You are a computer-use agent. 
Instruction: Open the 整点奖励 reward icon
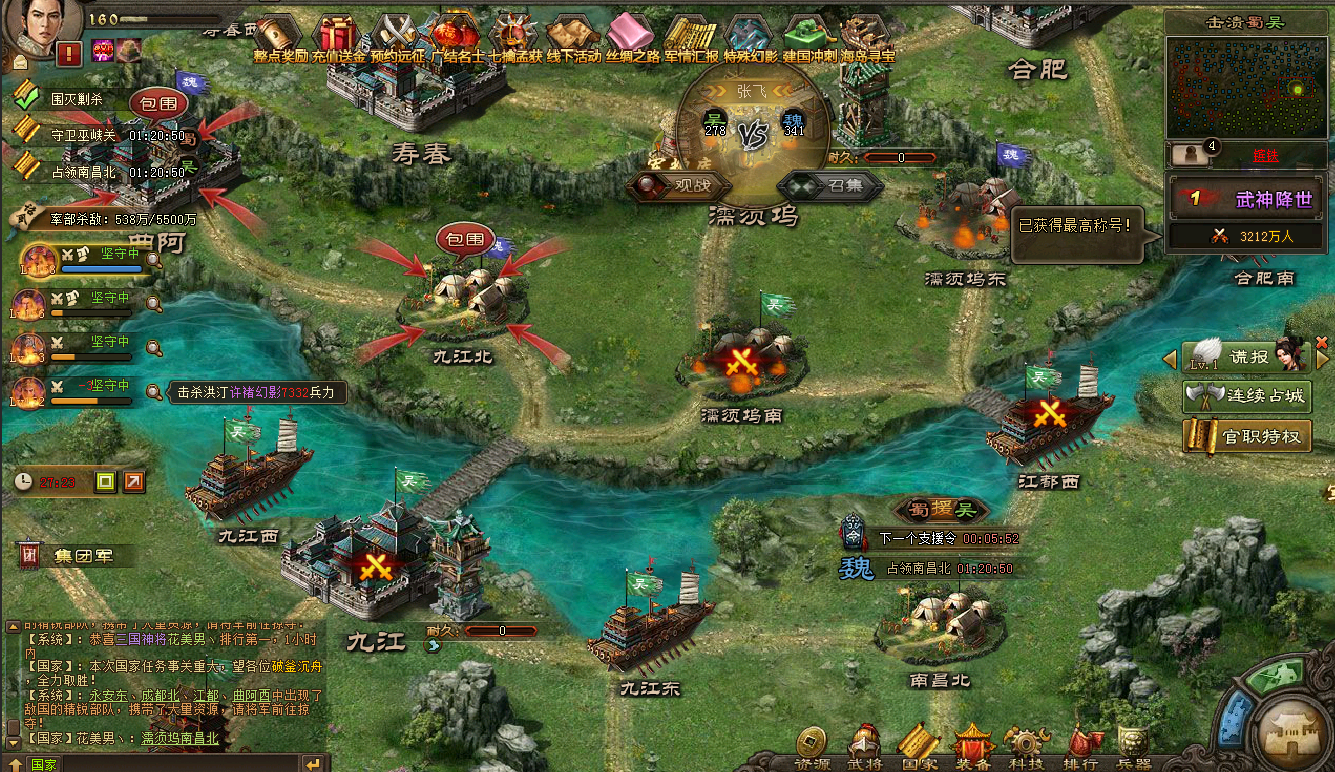coord(280,36)
